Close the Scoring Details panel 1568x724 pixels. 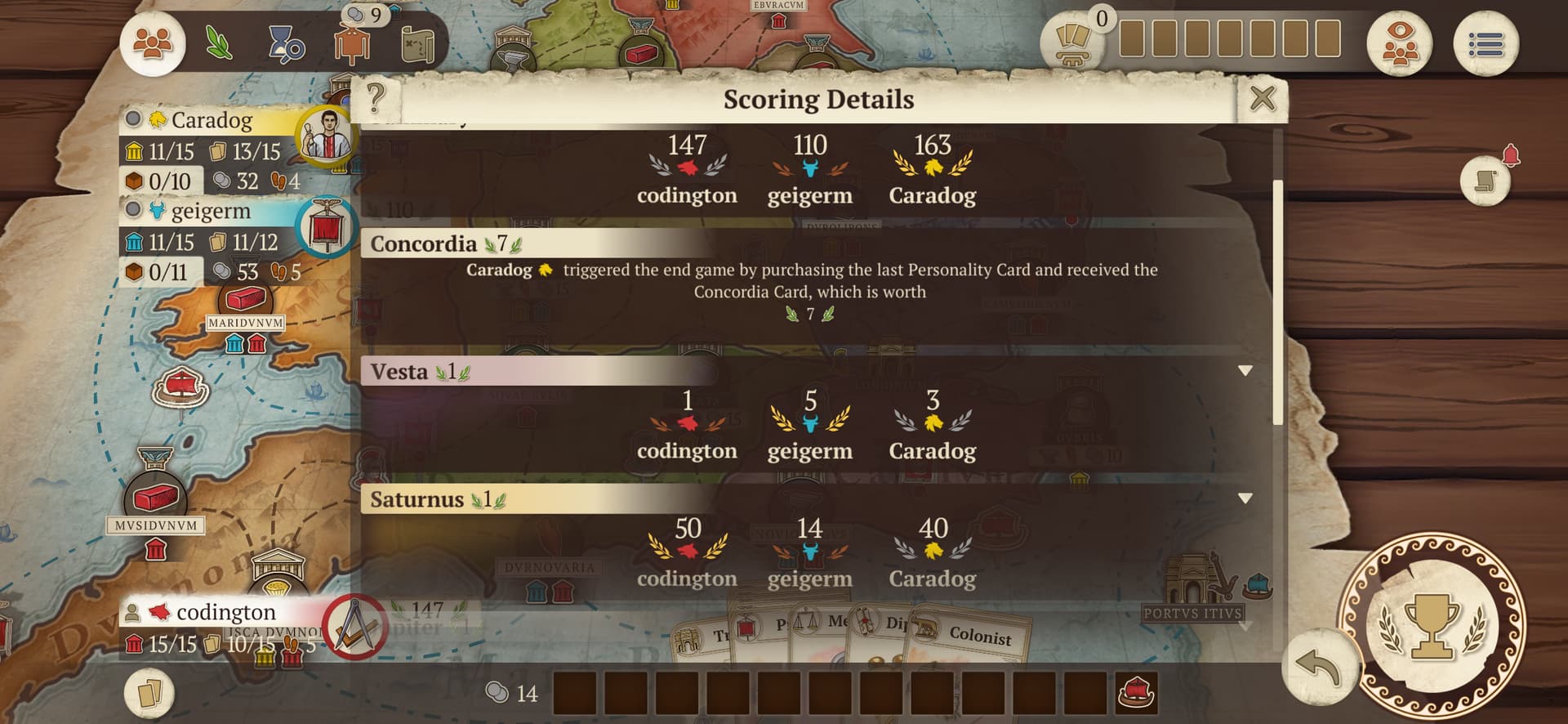click(1262, 99)
